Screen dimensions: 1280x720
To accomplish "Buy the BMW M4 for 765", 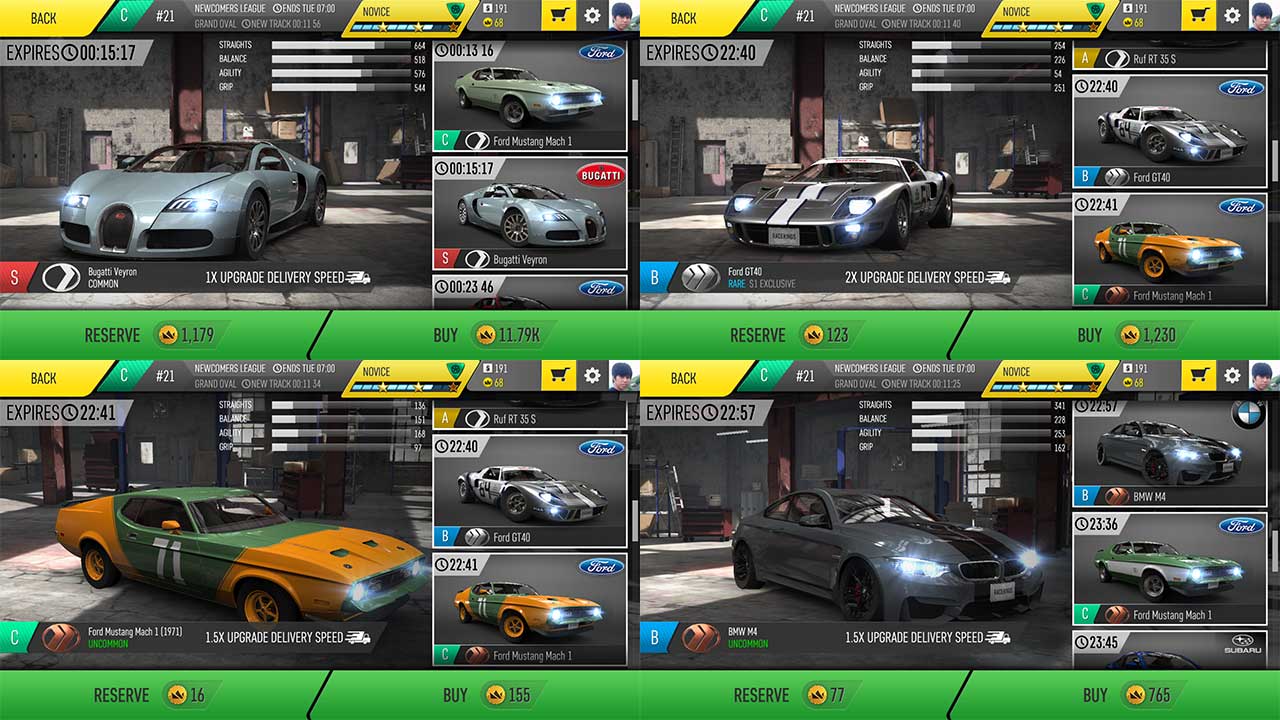I will coord(1120,695).
